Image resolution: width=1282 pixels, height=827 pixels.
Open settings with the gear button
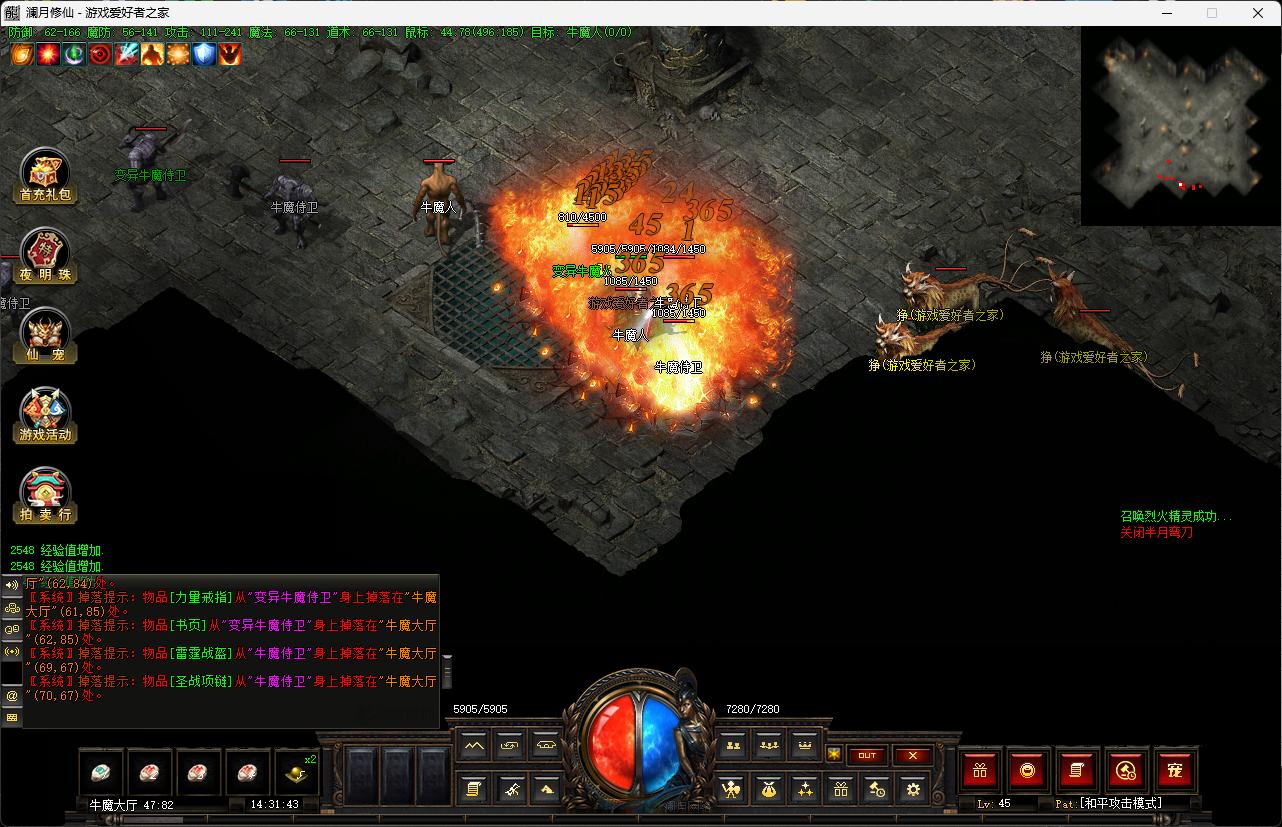click(x=912, y=789)
